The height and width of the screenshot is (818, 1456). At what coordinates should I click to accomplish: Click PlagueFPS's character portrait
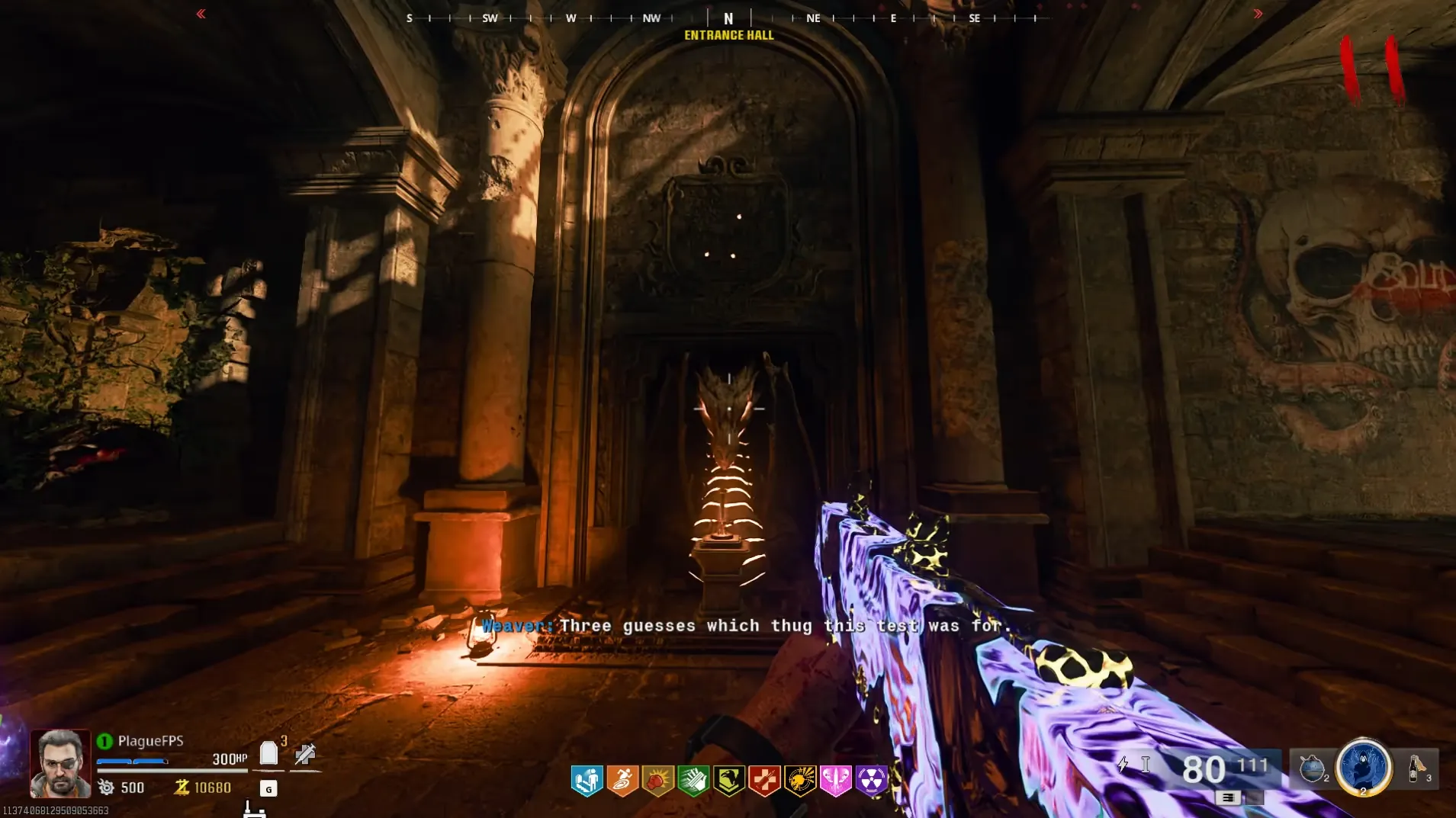pyautogui.click(x=59, y=762)
